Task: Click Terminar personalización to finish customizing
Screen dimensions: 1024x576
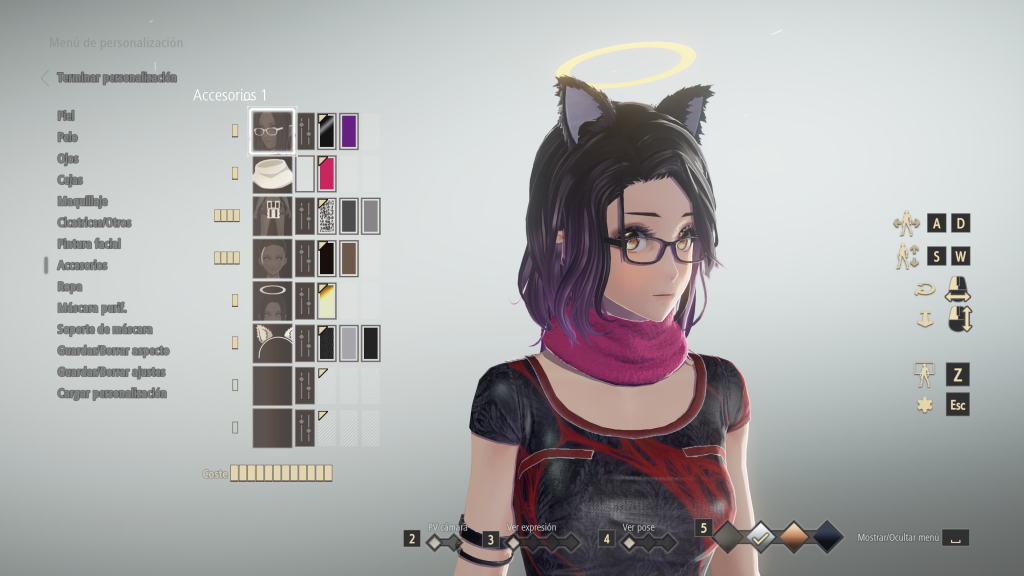Action: 116,77
